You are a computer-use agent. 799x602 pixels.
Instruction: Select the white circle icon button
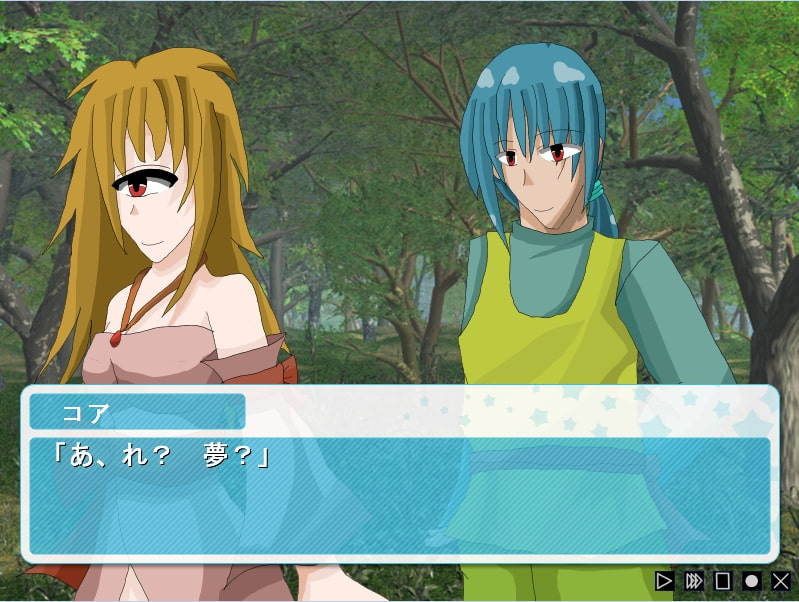pyautogui.click(x=752, y=580)
